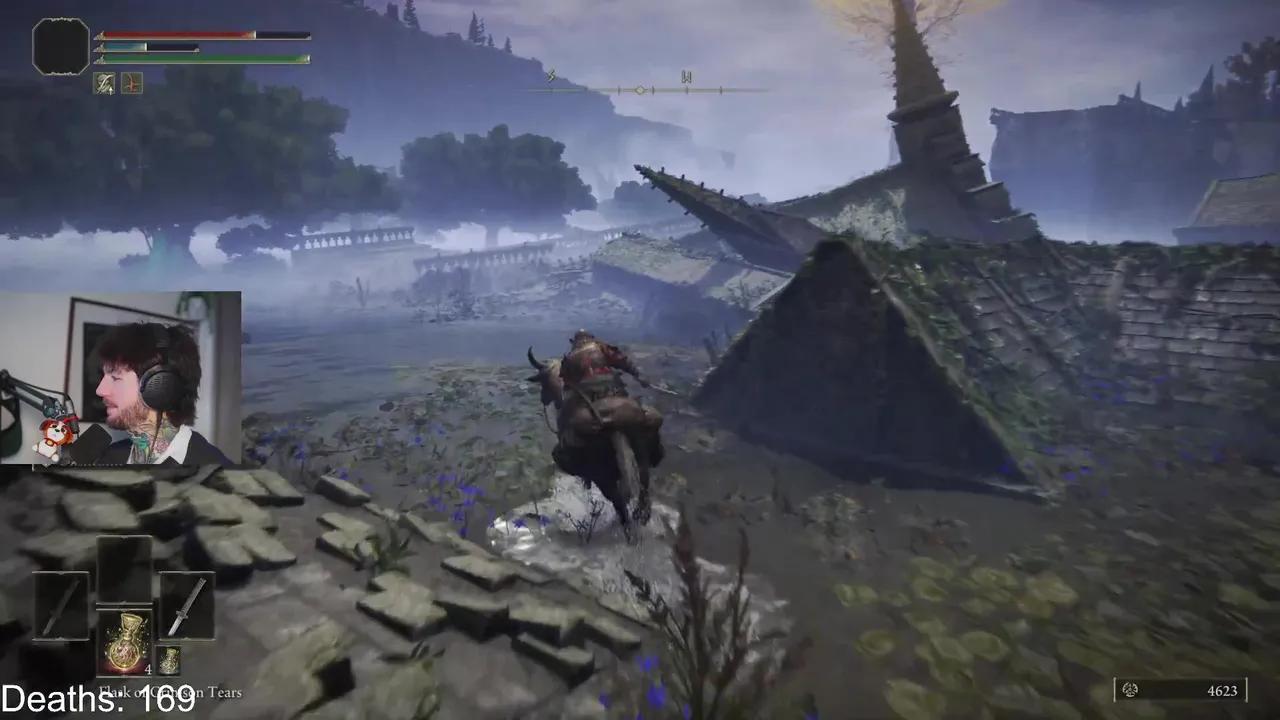Click the buff status icon with arrow

[x=105, y=84]
